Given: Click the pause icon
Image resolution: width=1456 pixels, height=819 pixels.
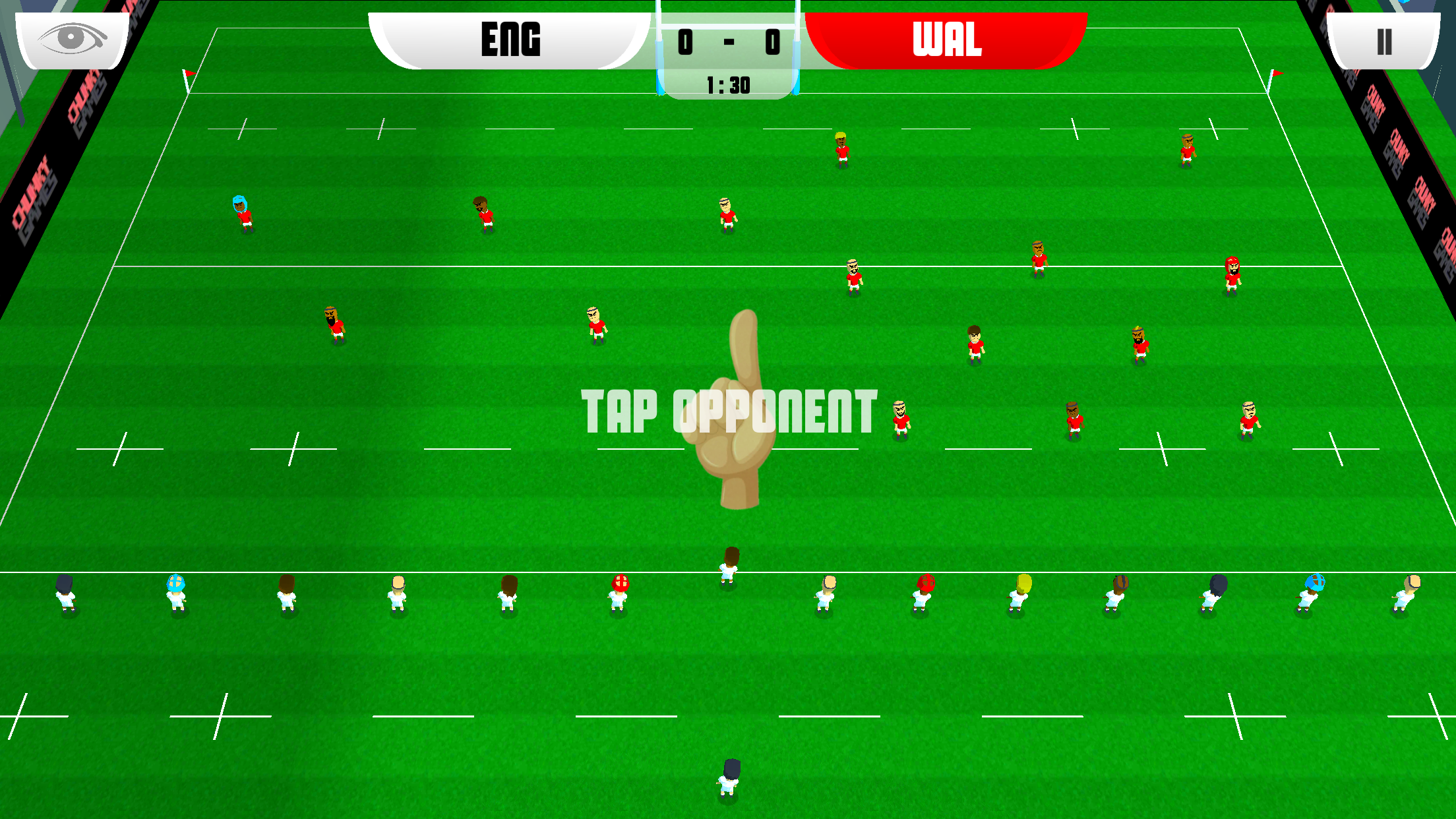Looking at the screenshot, I should pyautogui.click(x=1383, y=43).
